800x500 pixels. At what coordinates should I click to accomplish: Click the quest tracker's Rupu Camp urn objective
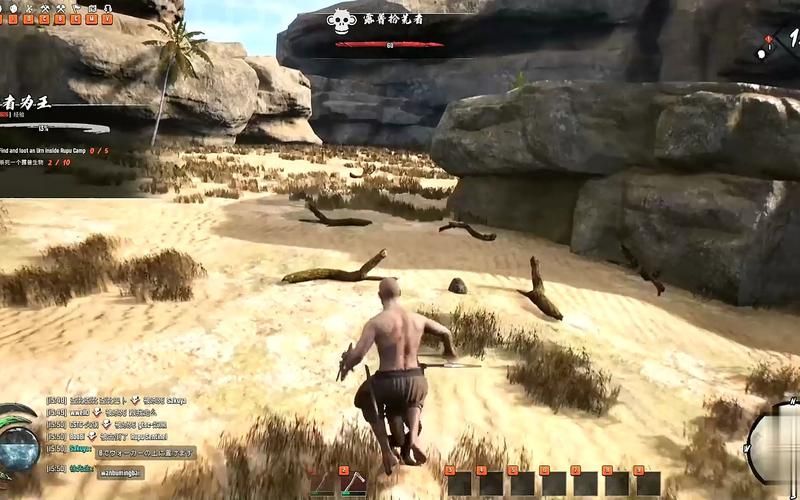click(x=50, y=150)
